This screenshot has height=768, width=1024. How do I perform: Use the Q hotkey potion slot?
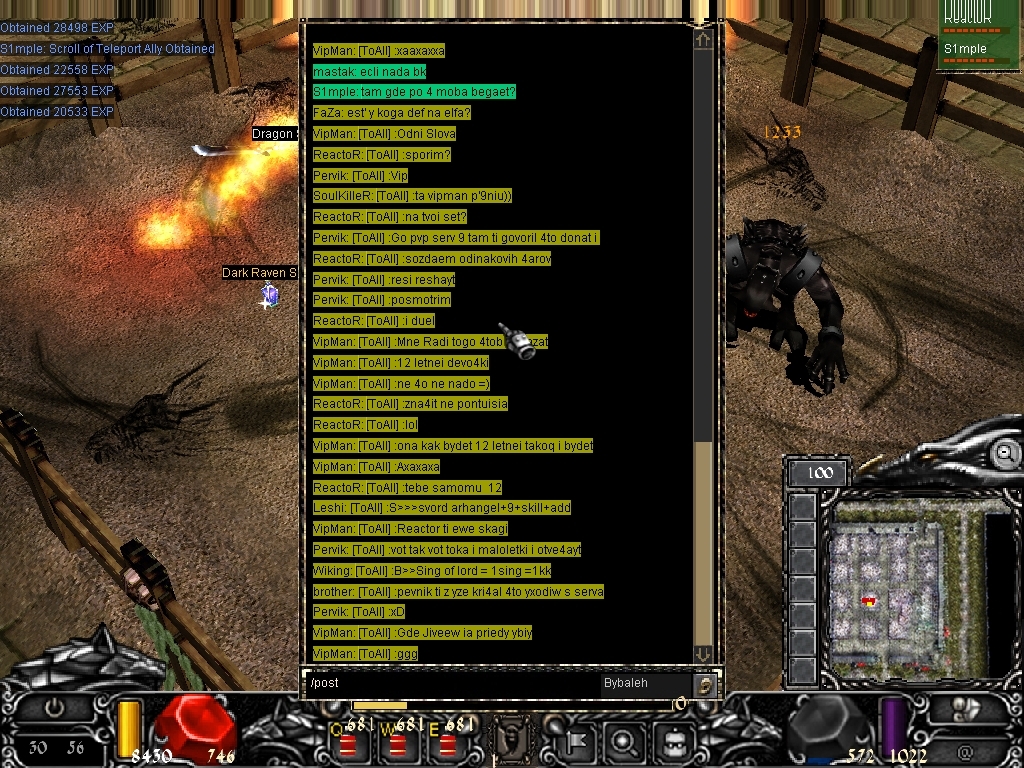coord(348,744)
